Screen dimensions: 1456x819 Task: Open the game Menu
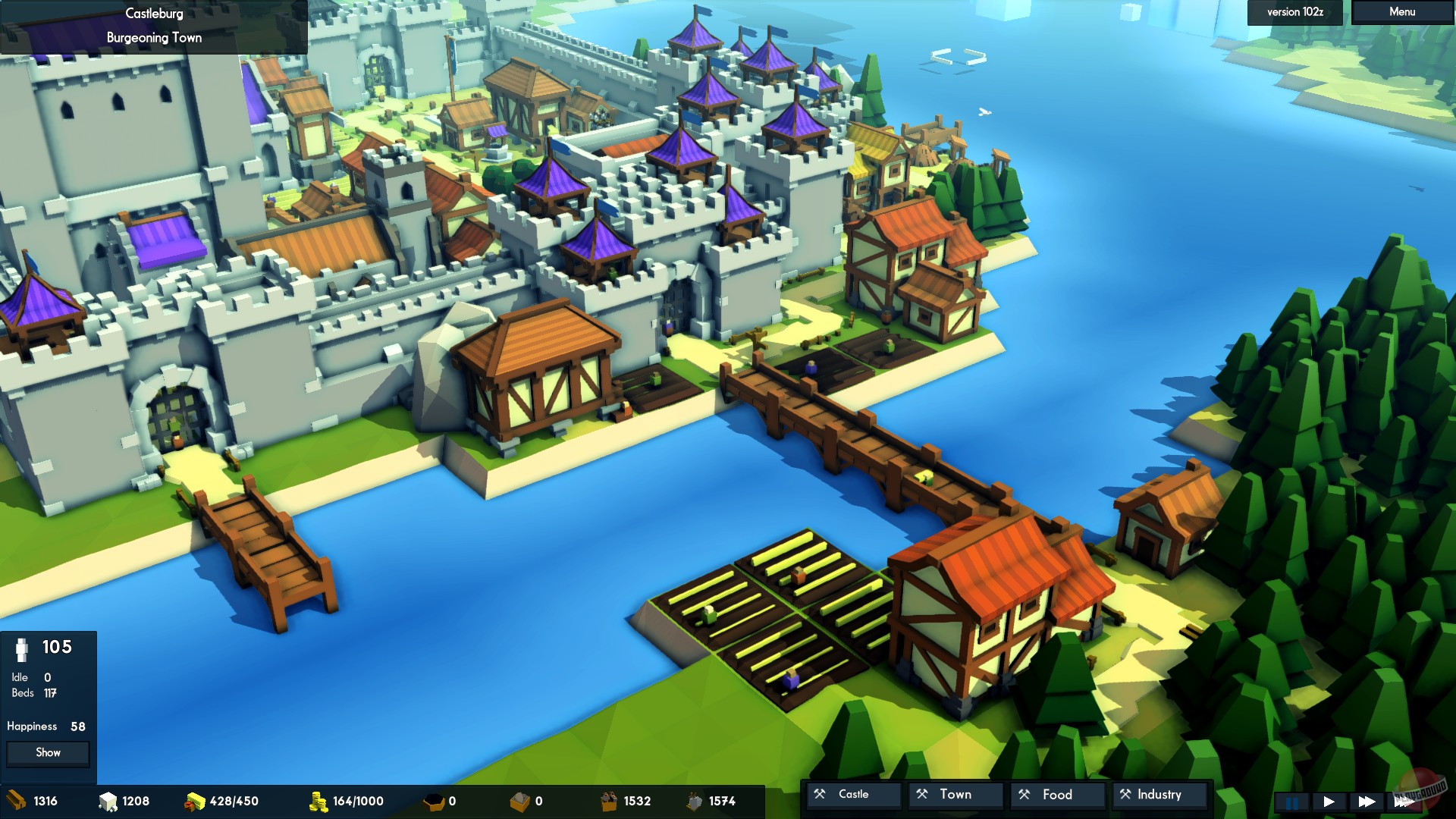[x=1402, y=12]
